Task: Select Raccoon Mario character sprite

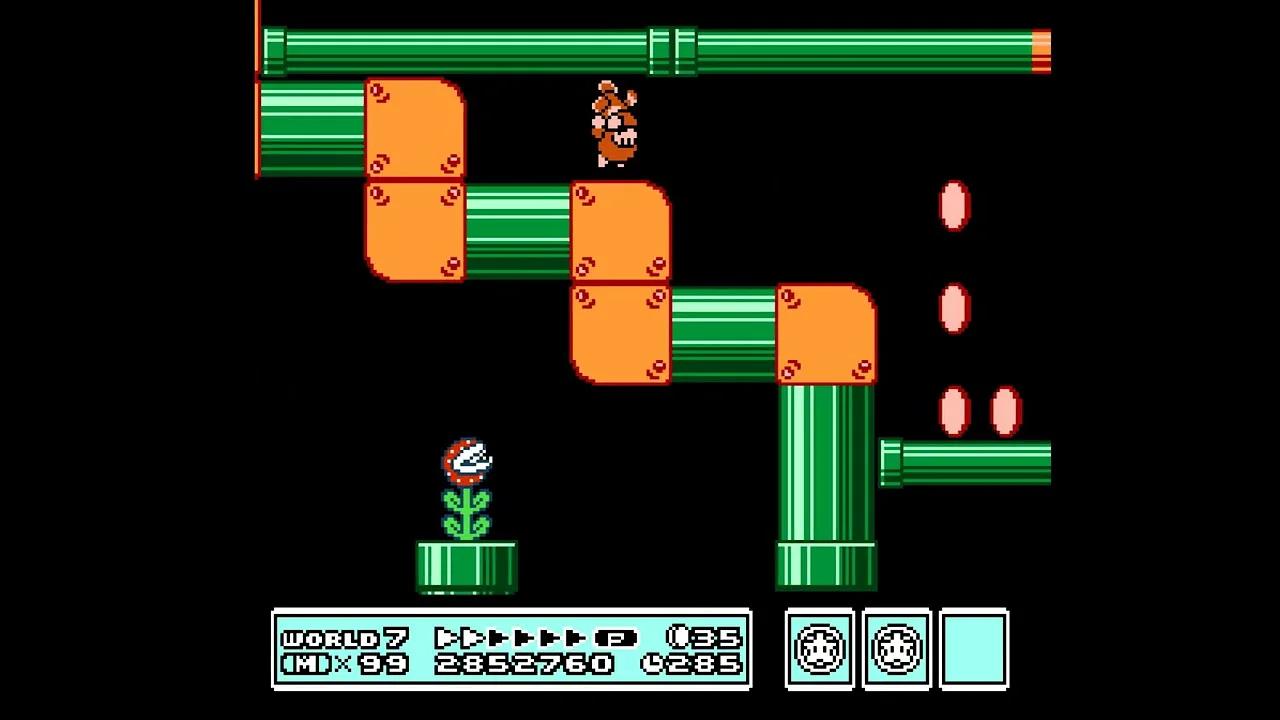Action: point(612,125)
